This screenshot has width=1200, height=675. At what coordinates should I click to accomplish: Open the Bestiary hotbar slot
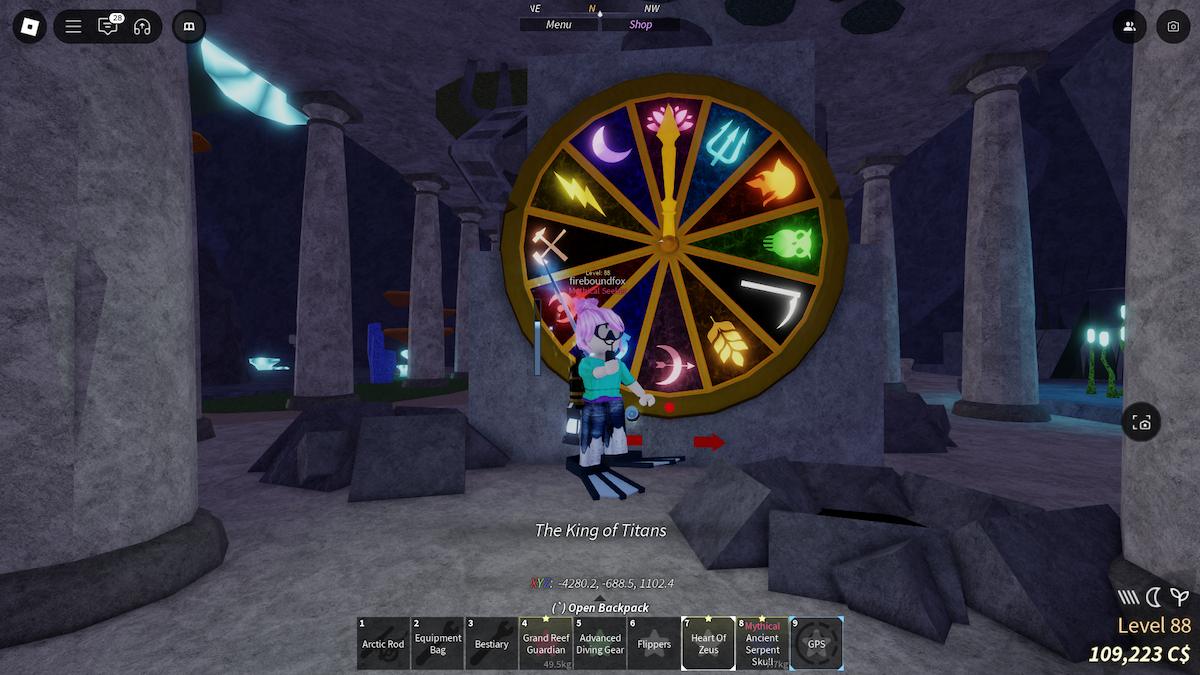492,643
